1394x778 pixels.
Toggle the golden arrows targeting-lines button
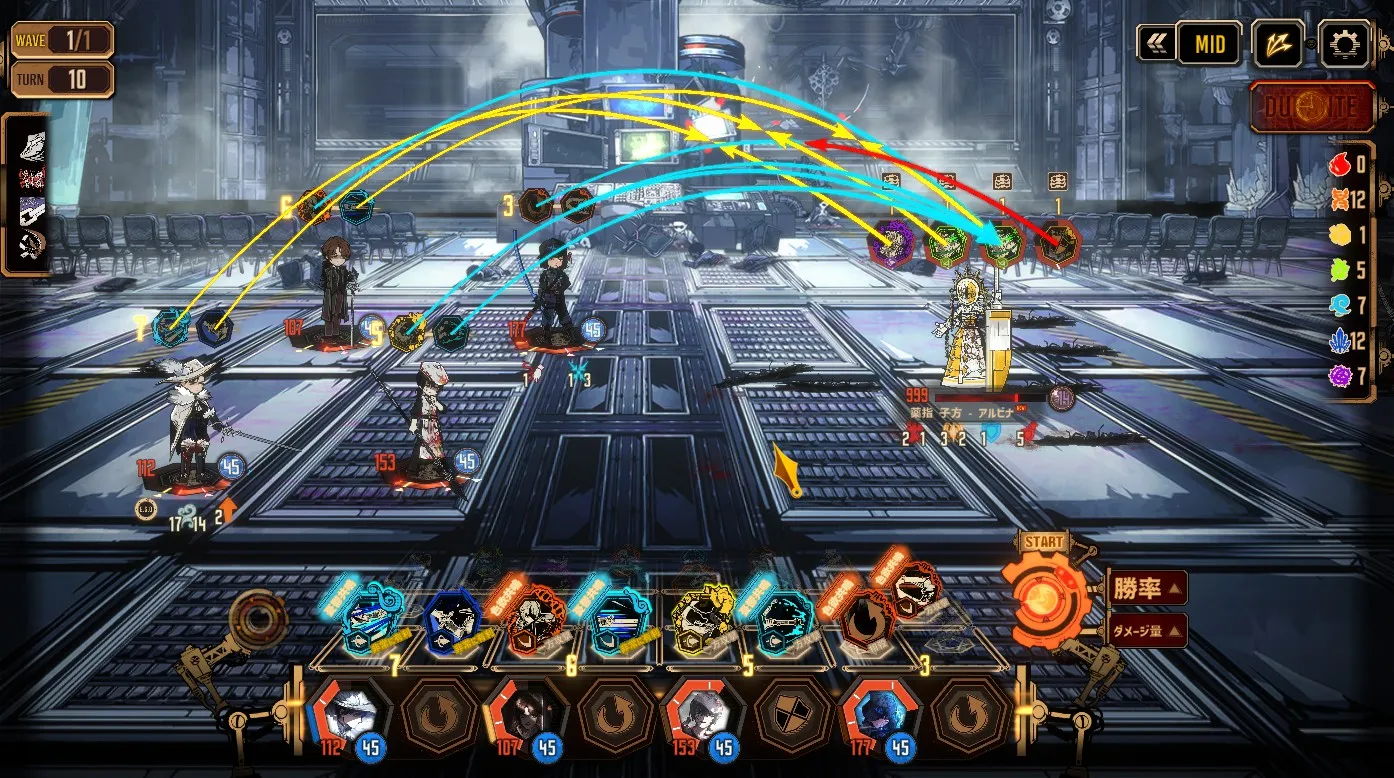[1278, 44]
